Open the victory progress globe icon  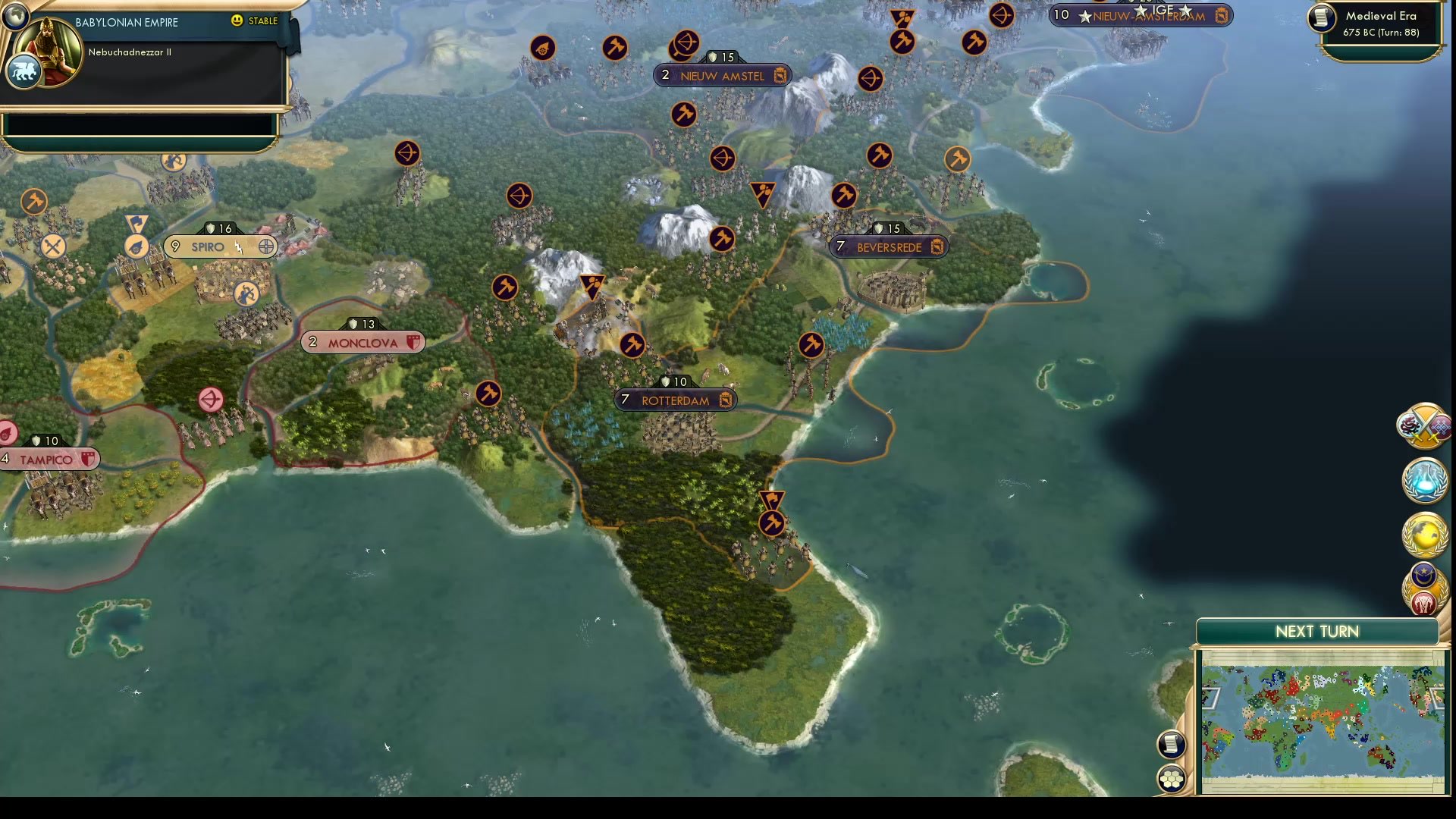click(x=1424, y=535)
